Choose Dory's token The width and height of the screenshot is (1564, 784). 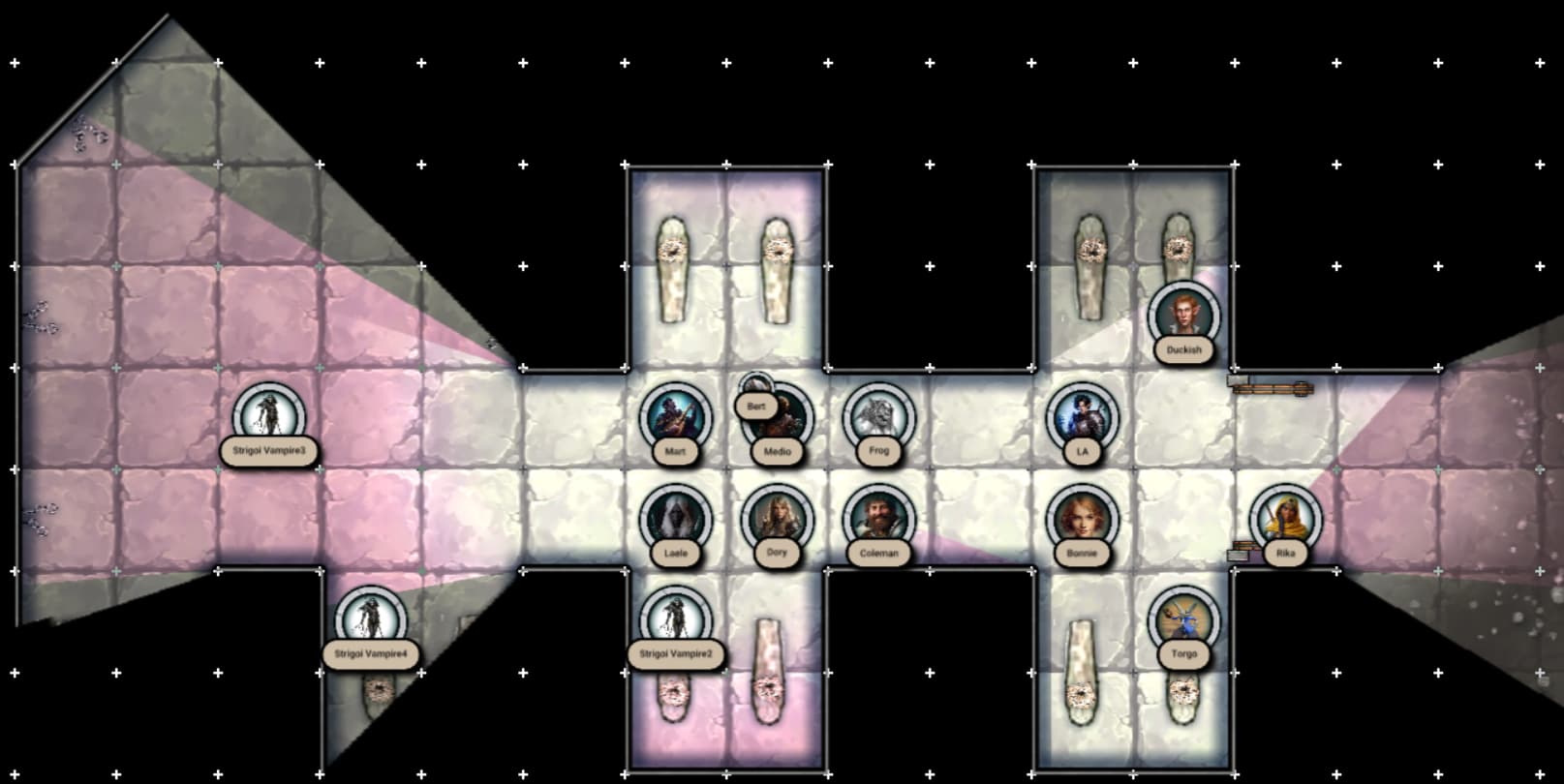point(777,520)
